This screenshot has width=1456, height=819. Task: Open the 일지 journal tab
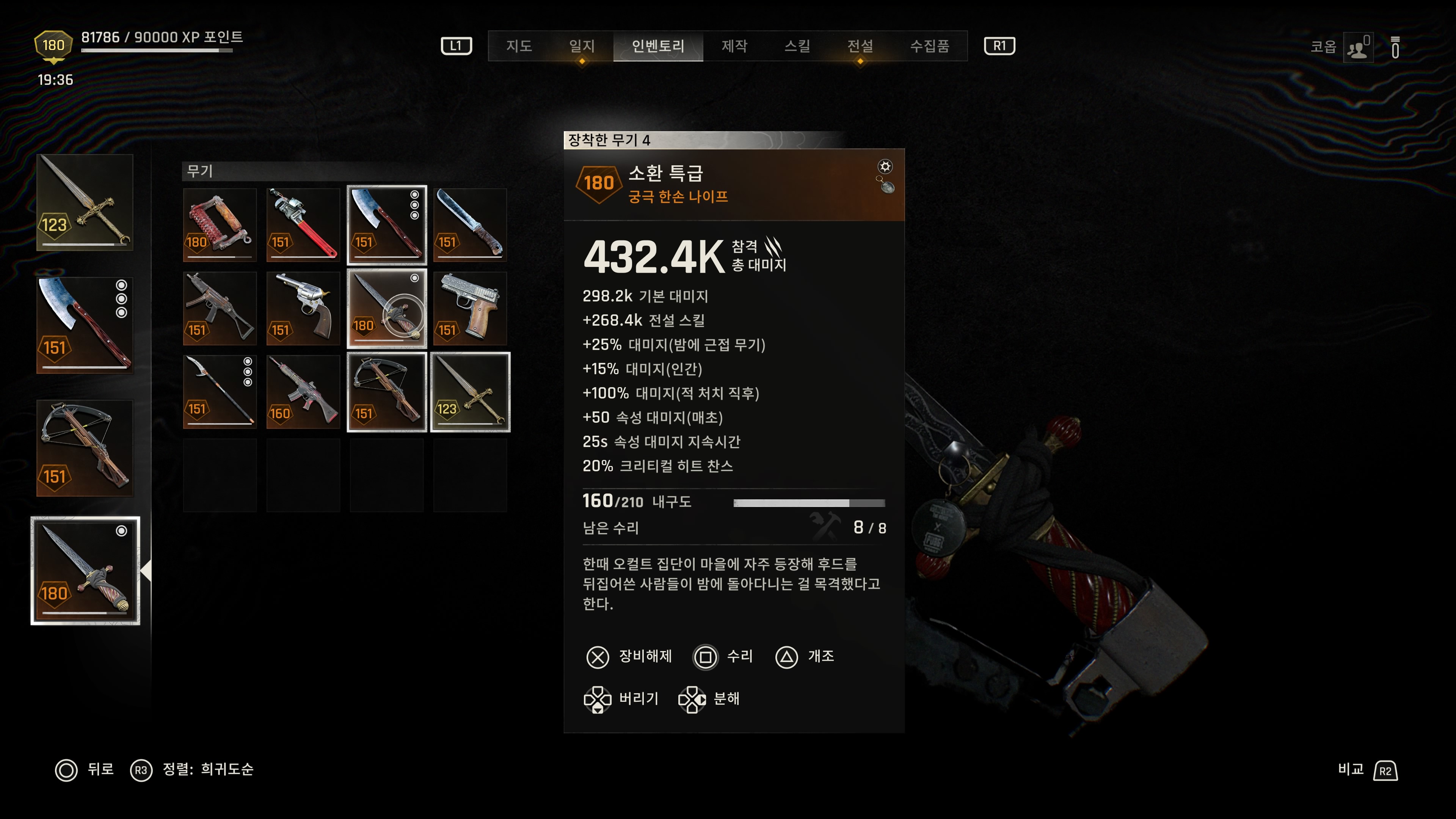tap(582, 46)
